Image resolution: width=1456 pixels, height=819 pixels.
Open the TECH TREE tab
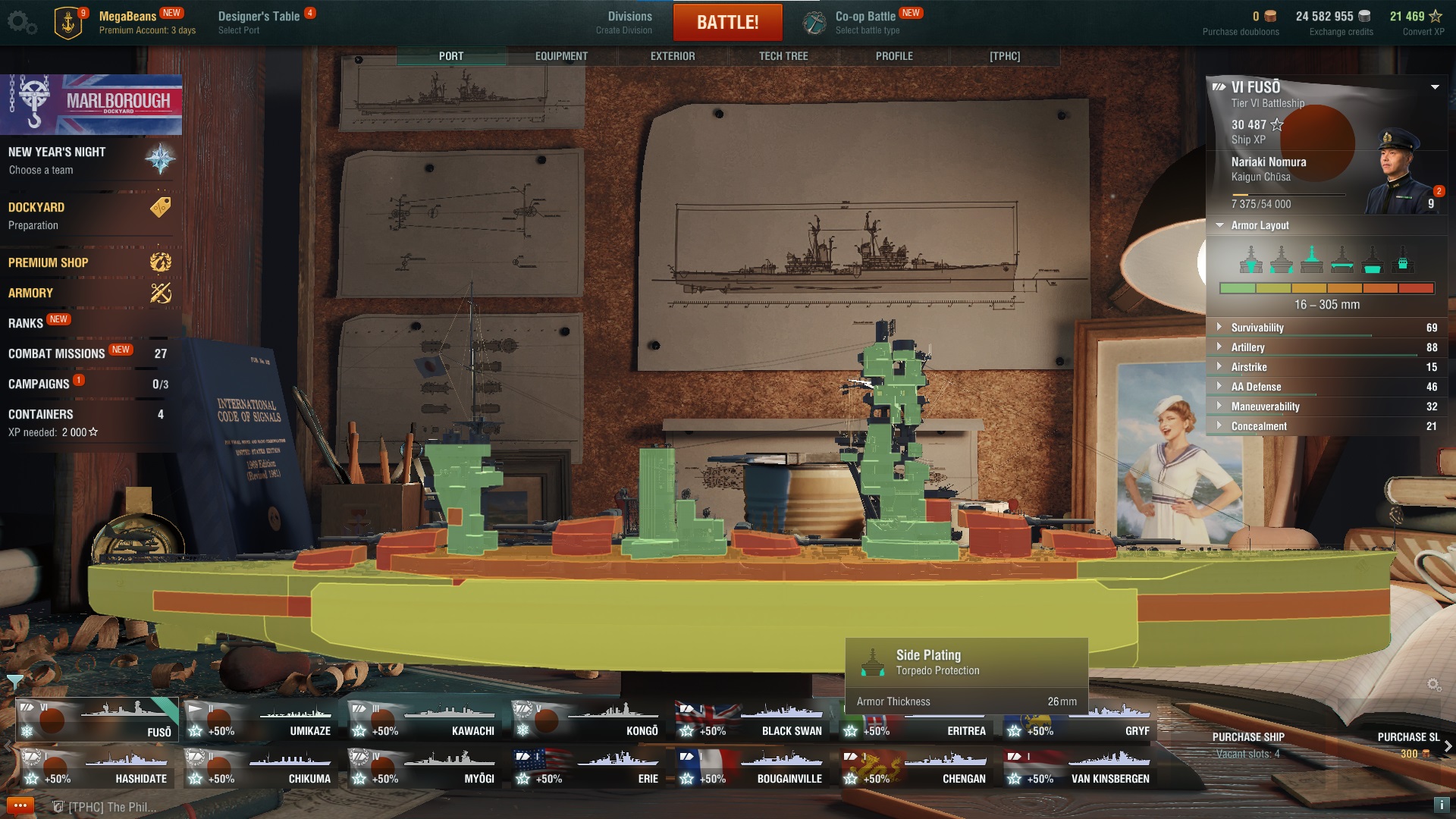(x=783, y=55)
